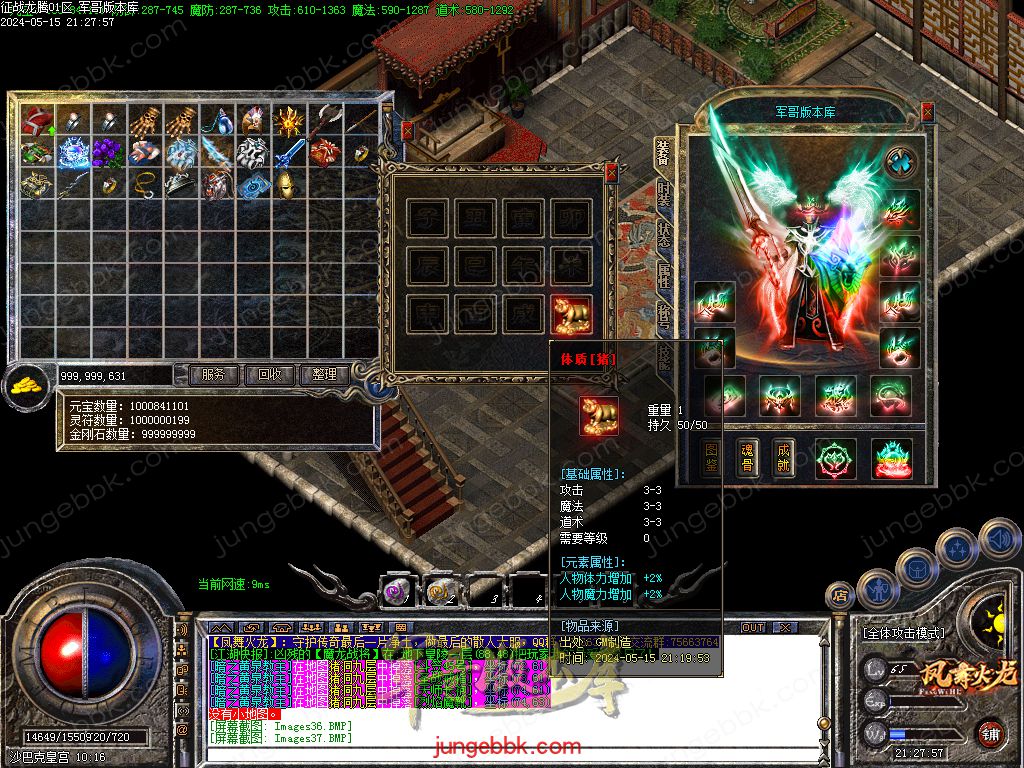
Task: Open the 魂骨 soul bone button
Action: (x=747, y=458)
